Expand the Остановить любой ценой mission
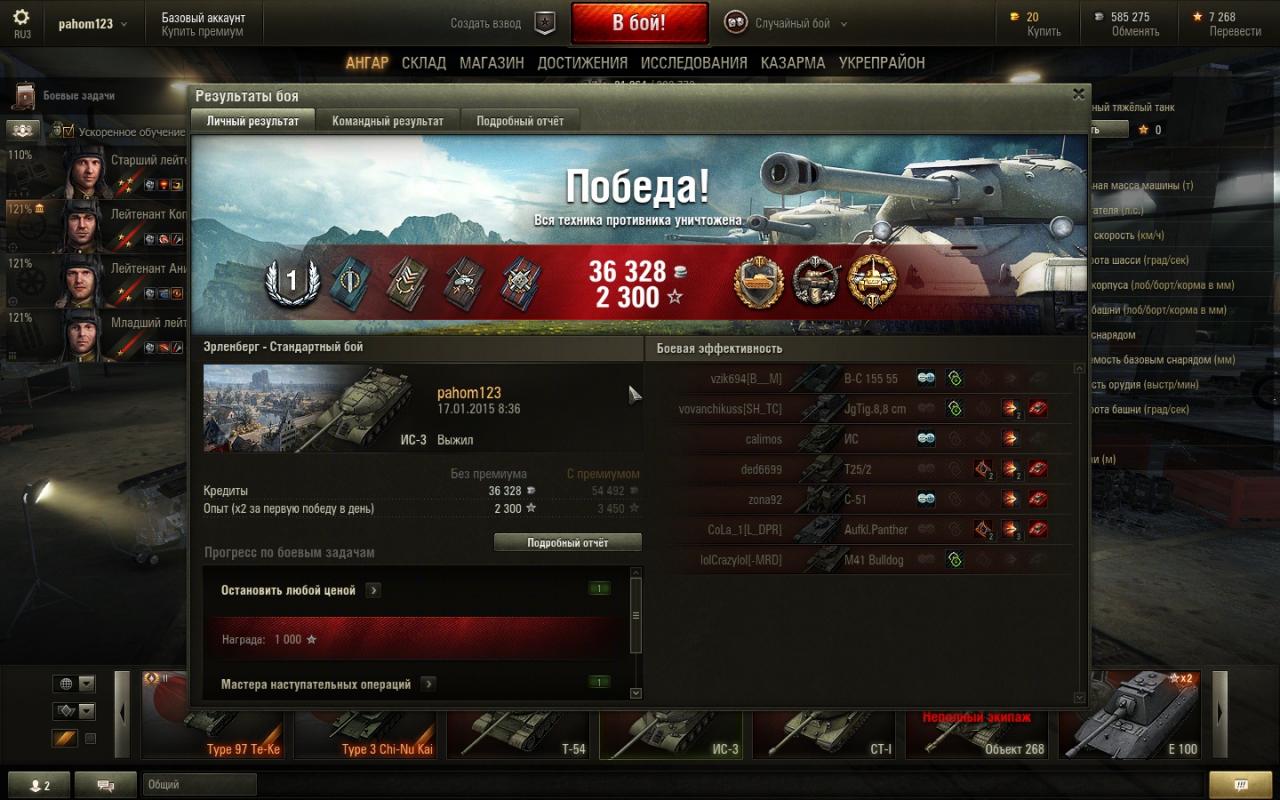This screenshot has height=800, width=1280. pos(373,590)
